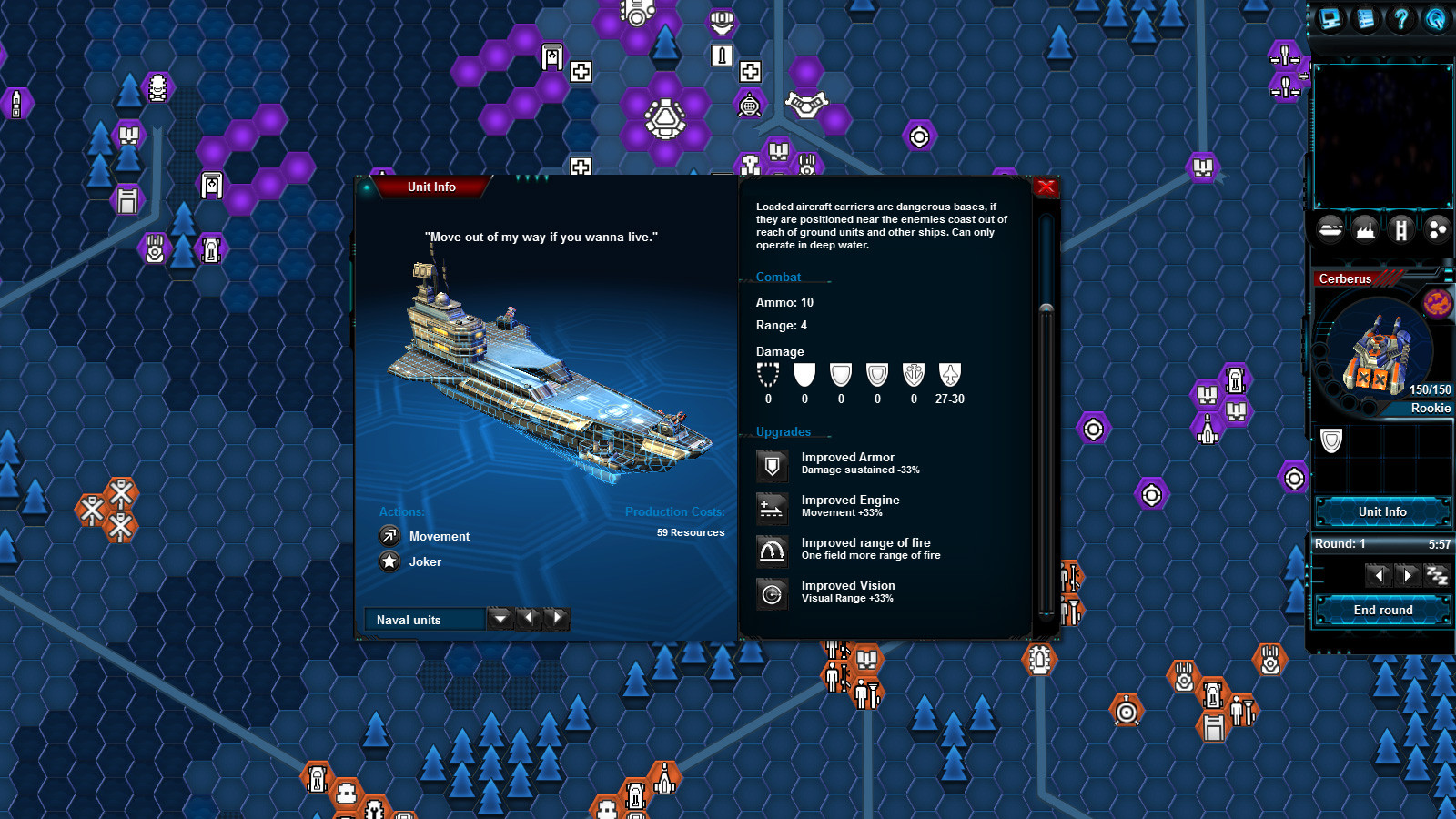
Task: Toggle the shield slot in Cerberus inventory
Action: [1331, 440]
